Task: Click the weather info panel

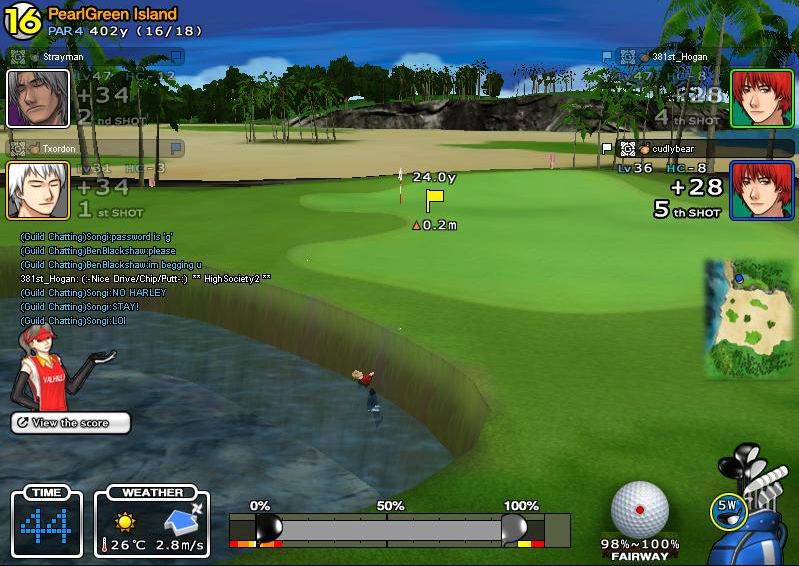Action: [x=152, y=522]
